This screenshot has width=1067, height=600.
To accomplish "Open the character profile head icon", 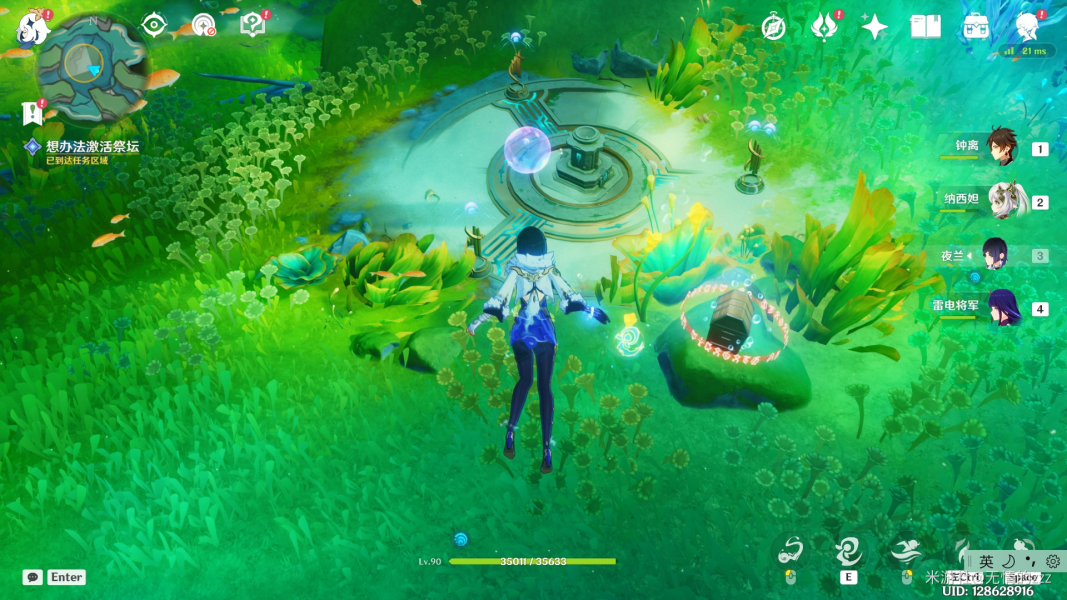I will (x=1026, y=26).
